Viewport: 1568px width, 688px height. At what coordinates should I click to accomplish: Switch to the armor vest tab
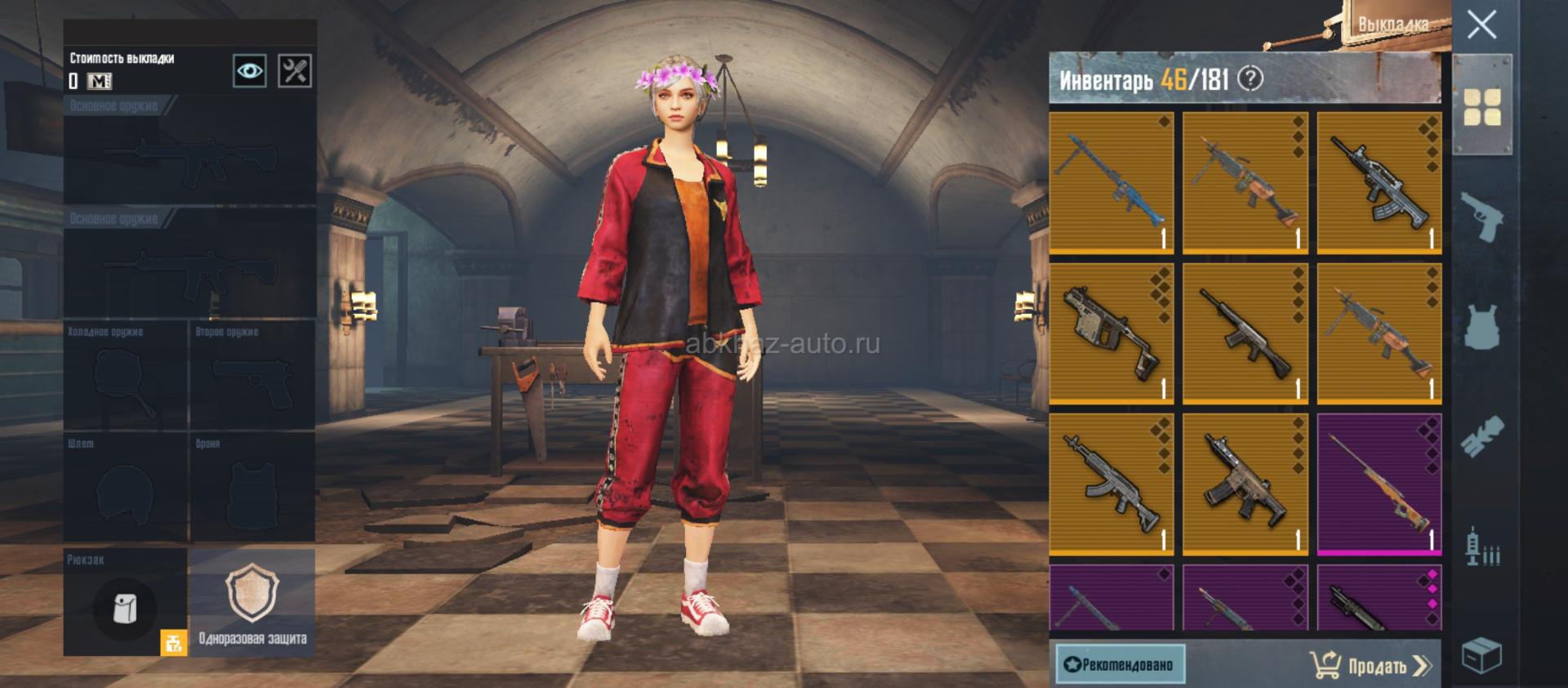click(1482, 327)
